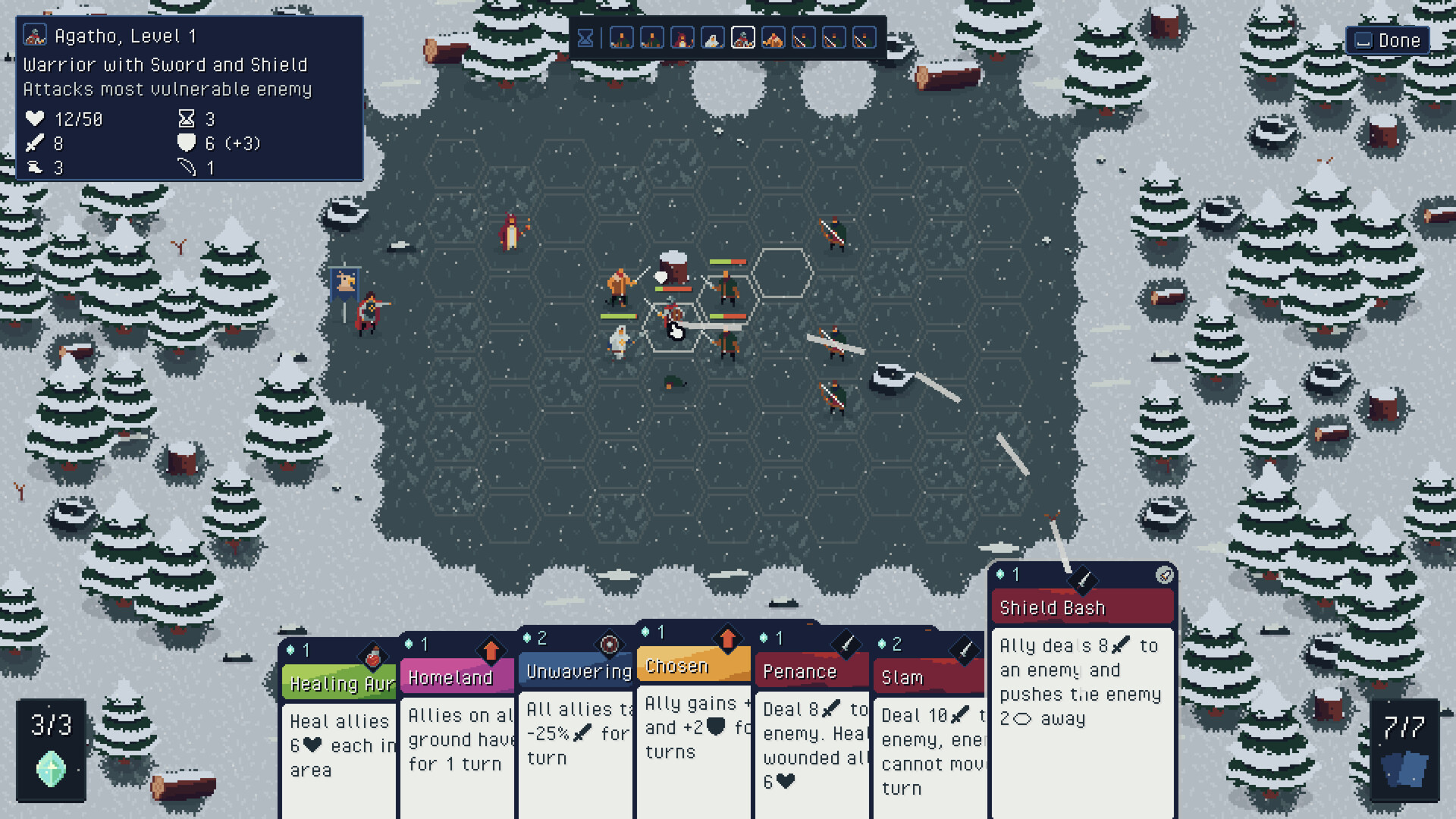Screen dimensions: 1456x819
Task: Toggle selection of the highlighted armored unit portrait
Action: point(743,37)
